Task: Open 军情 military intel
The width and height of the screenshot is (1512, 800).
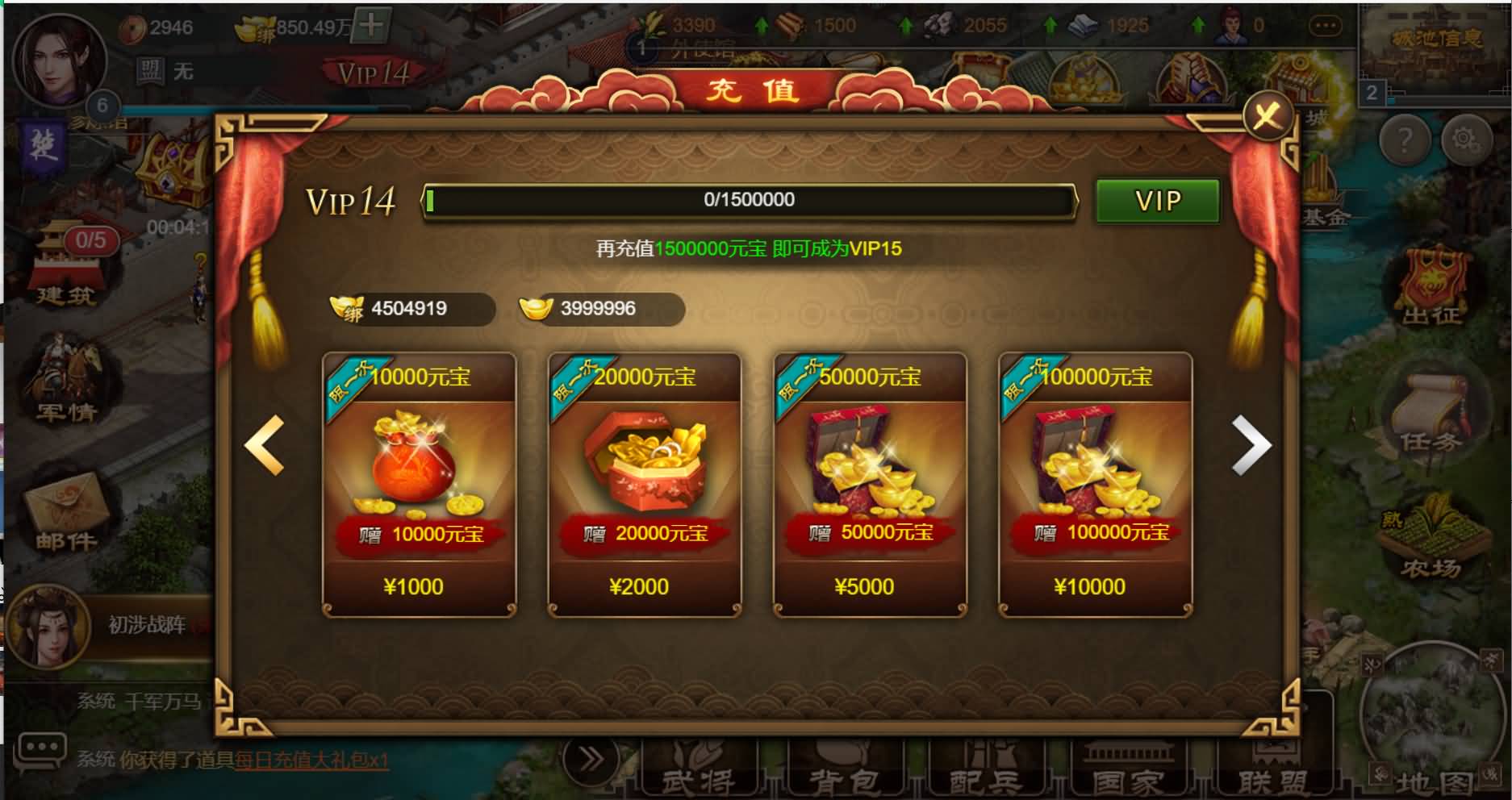Action: 67,385
